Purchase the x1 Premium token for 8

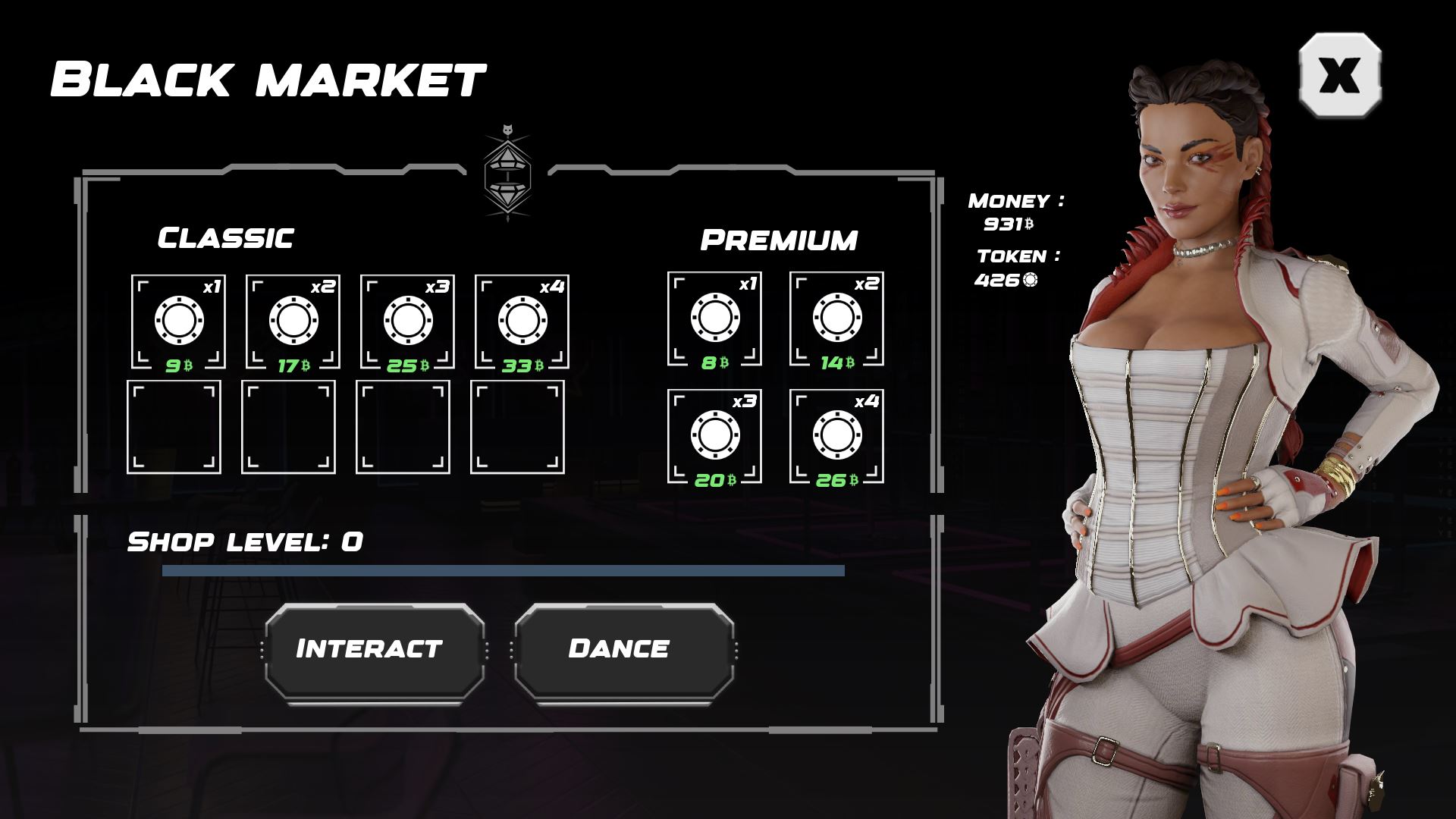point(715,318)
